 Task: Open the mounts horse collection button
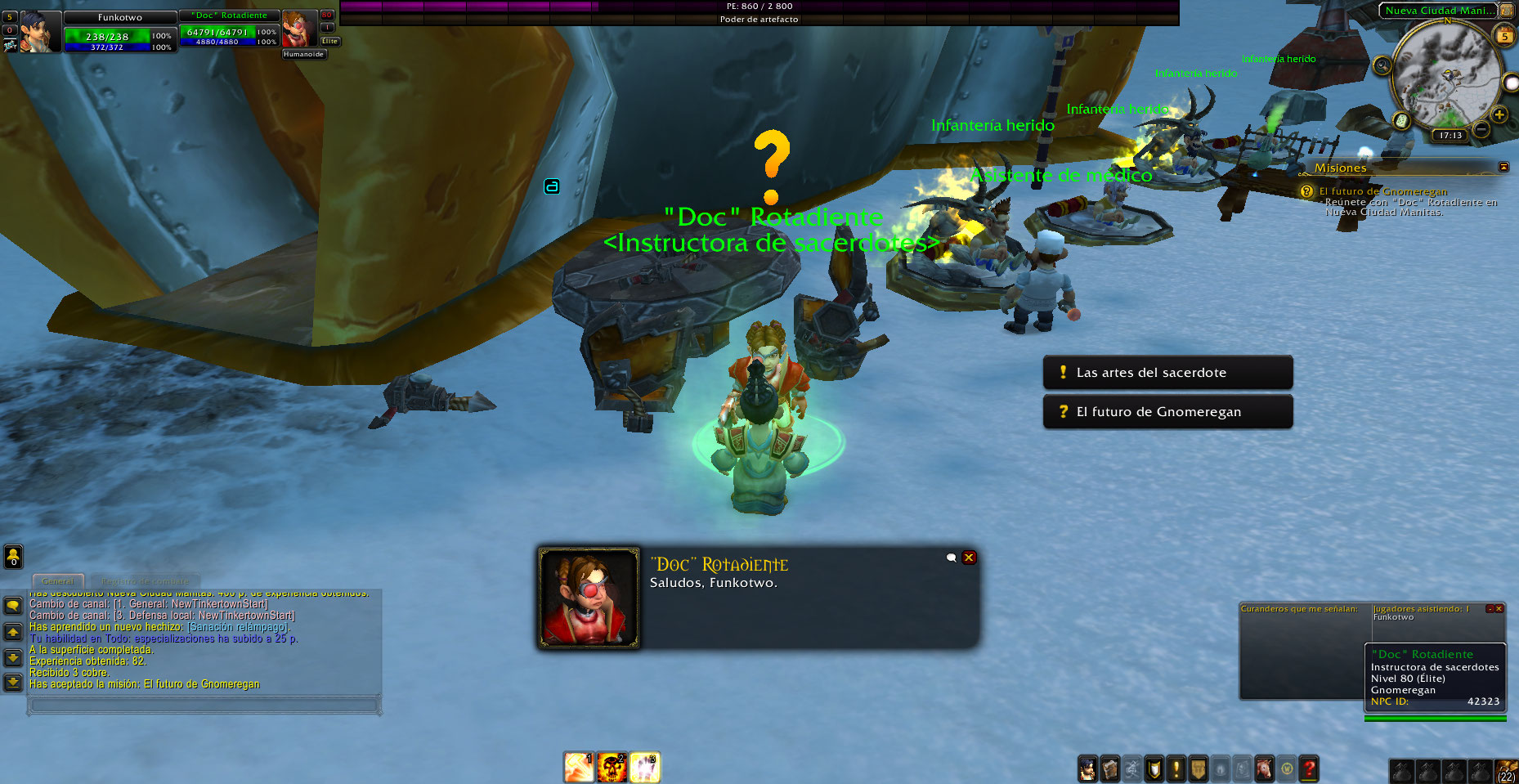click(x=1265, y=768)
